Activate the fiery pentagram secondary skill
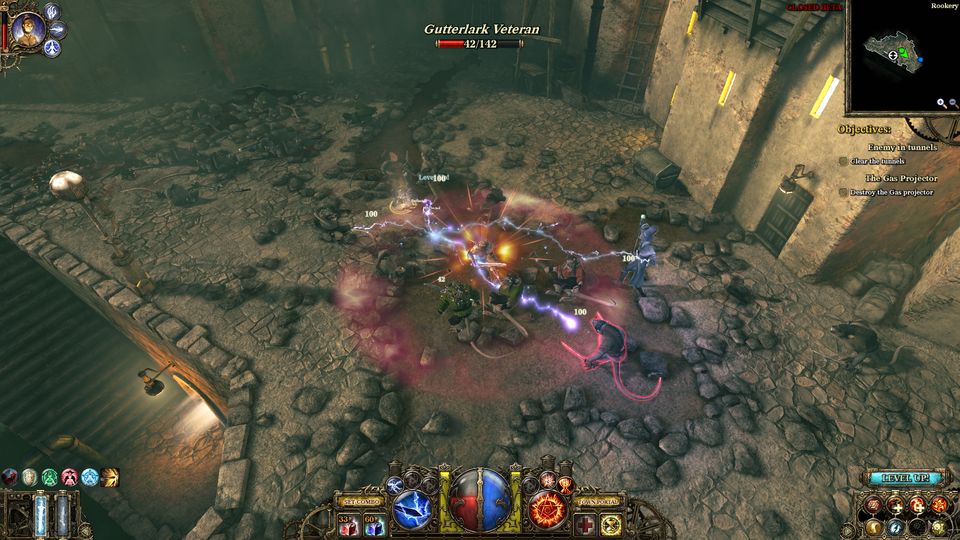 point(548,510)
